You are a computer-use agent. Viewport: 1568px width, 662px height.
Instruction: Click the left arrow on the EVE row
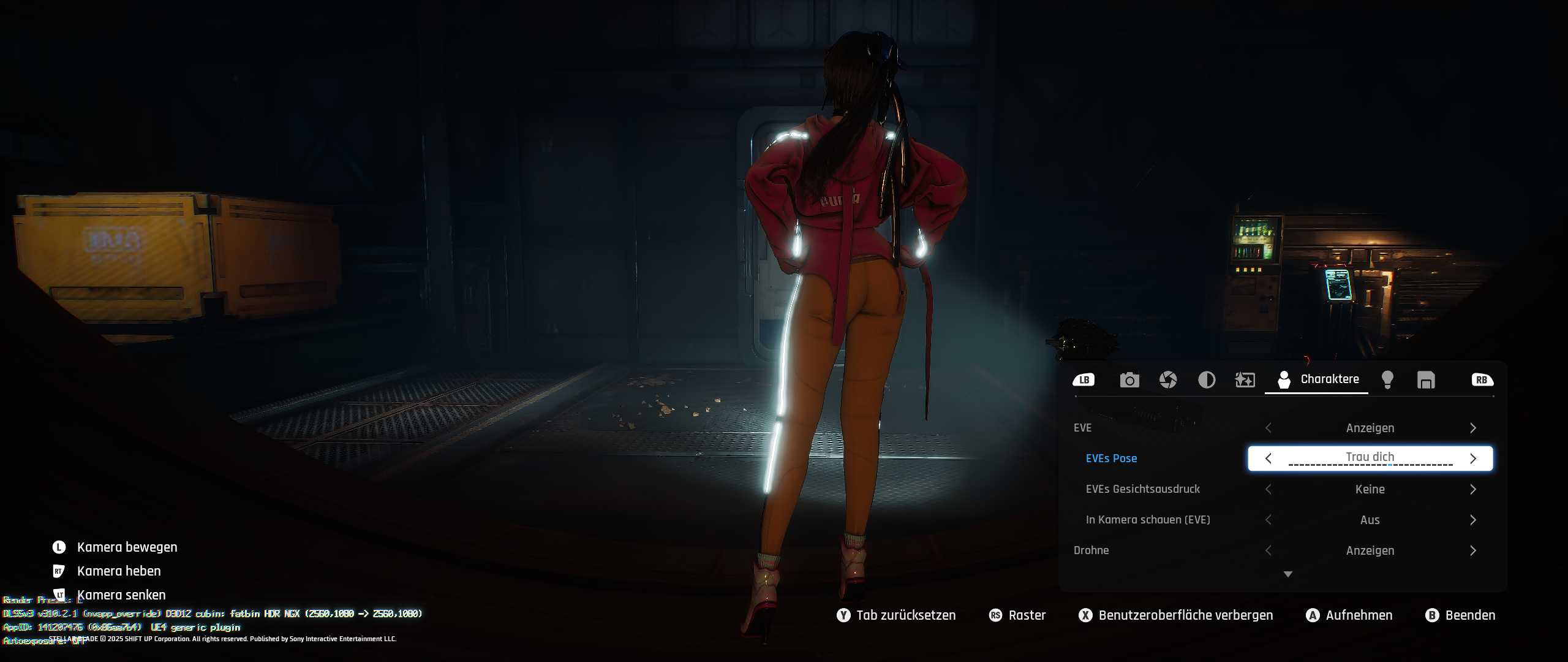(x=1268, y=428)
